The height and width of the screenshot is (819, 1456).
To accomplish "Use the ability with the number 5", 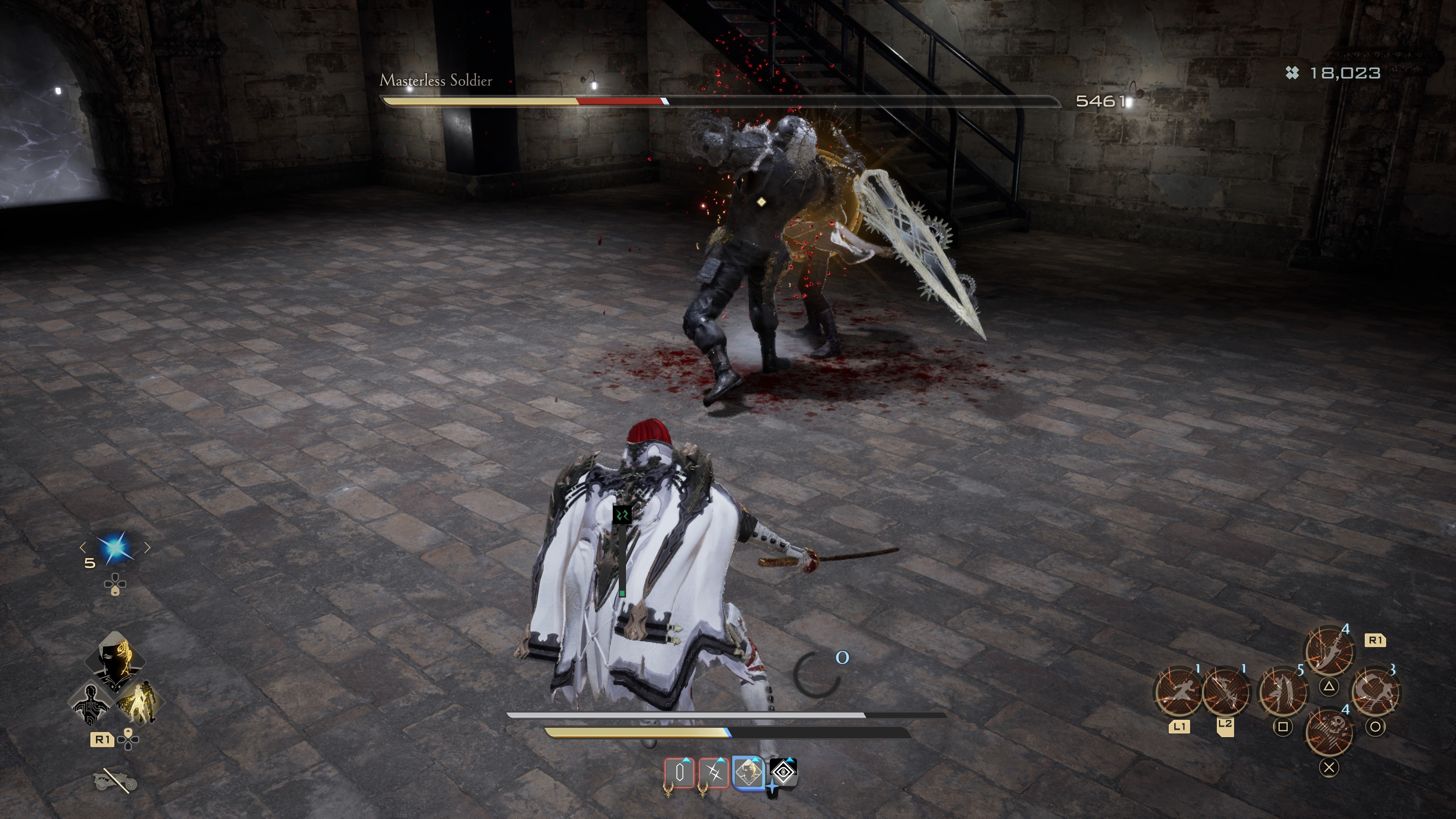I will tap(1282, 692).
